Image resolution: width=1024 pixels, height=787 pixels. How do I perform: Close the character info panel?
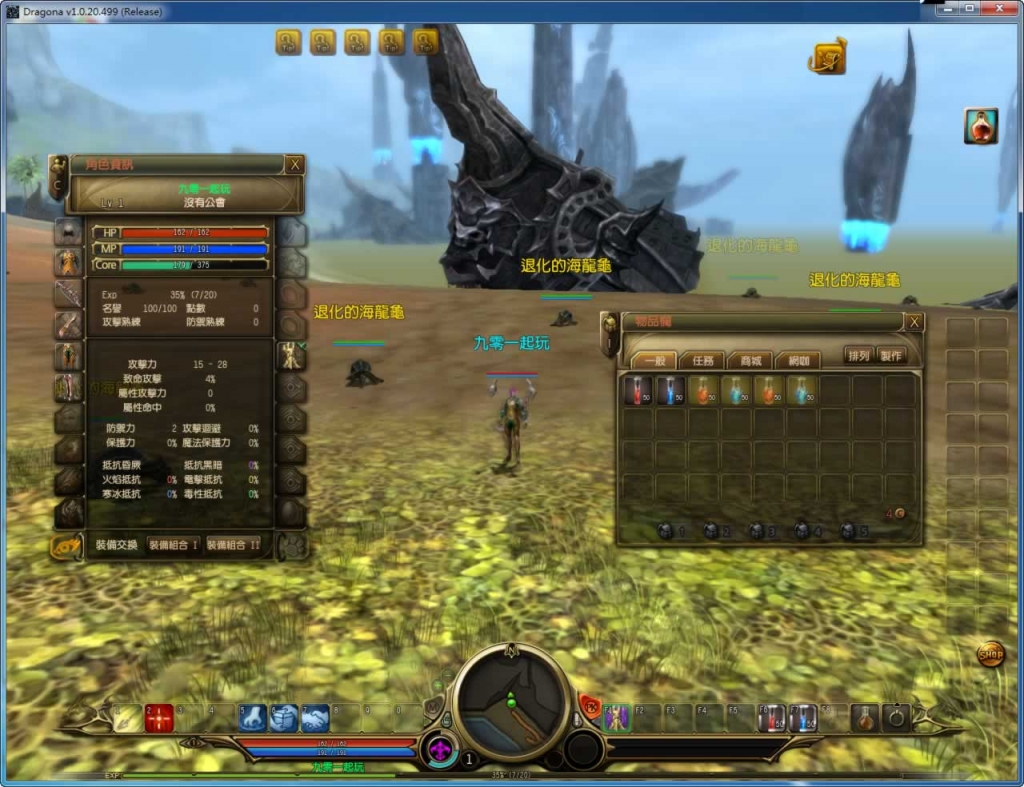294,165
